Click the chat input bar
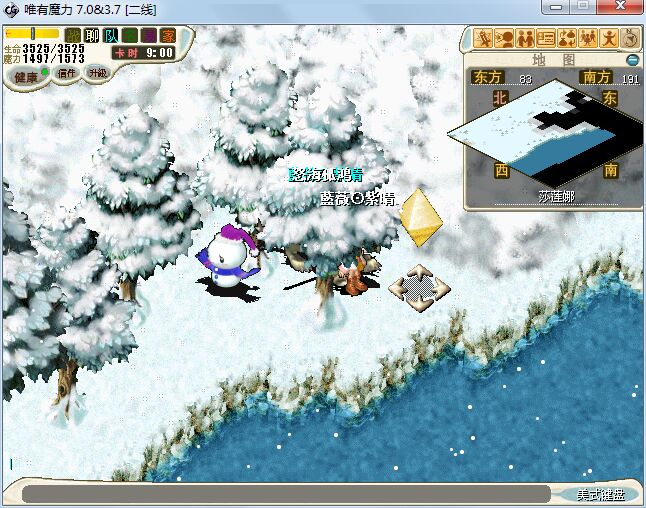The width and height of the screenshot is (646, 508). pyautogui.click(x=285, y=494)
